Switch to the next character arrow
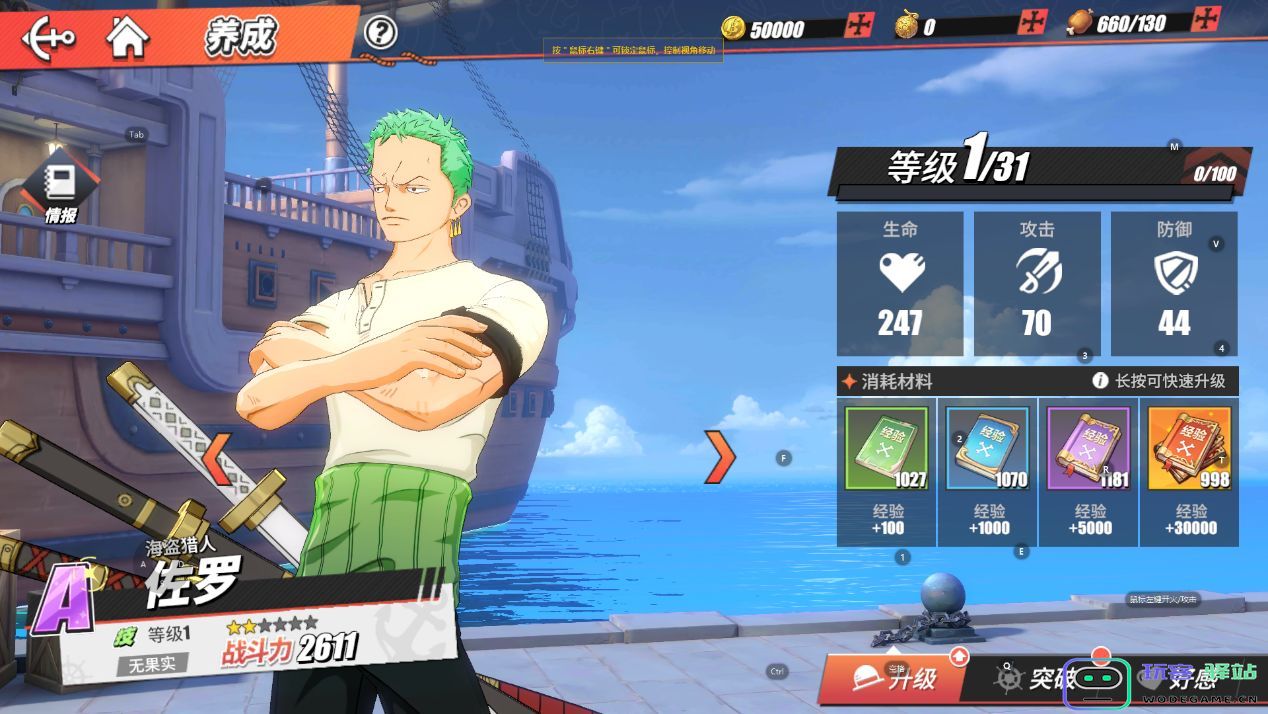Screen dimensions: 1268x714 [719, 457]
